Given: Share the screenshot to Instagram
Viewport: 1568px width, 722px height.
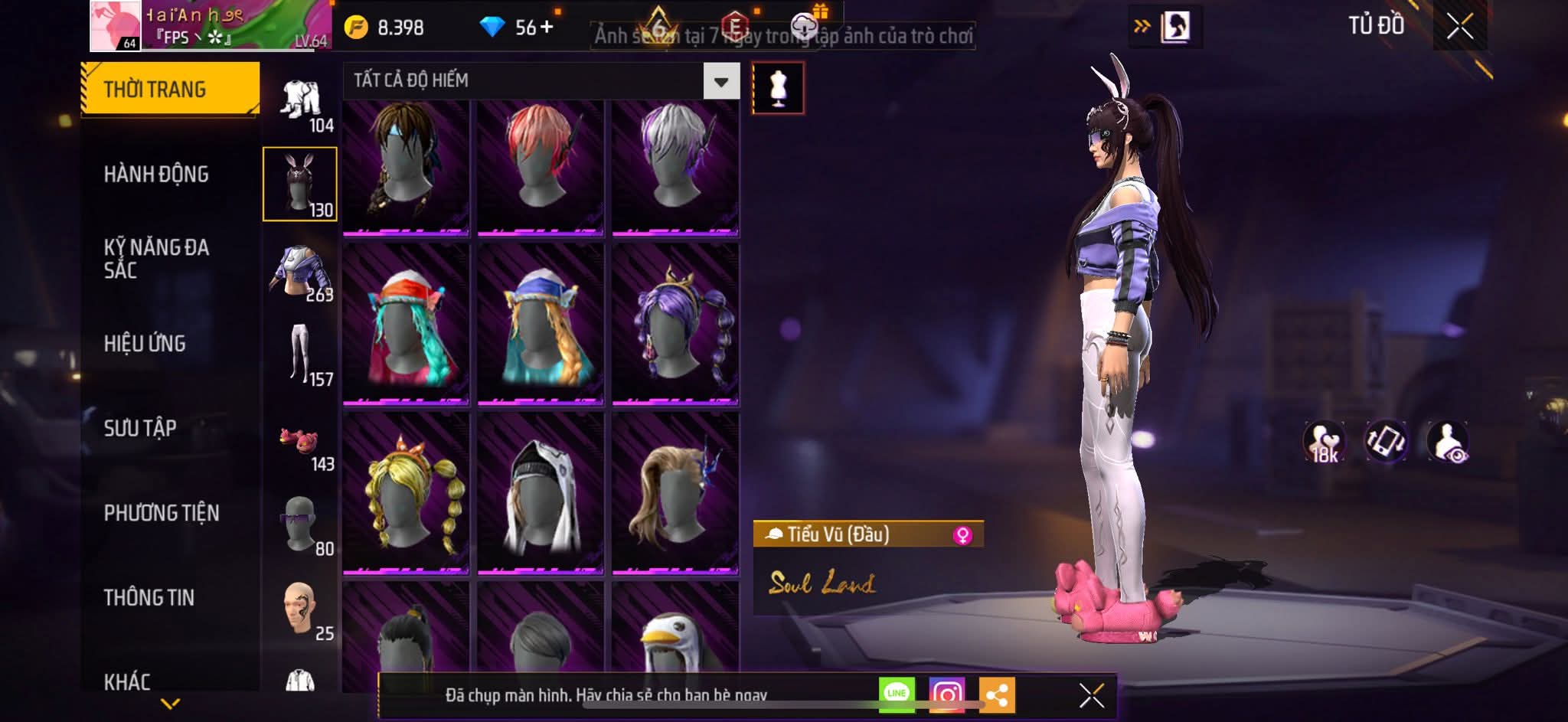Looking at the screenshot, I should click(x=947, y=694).
